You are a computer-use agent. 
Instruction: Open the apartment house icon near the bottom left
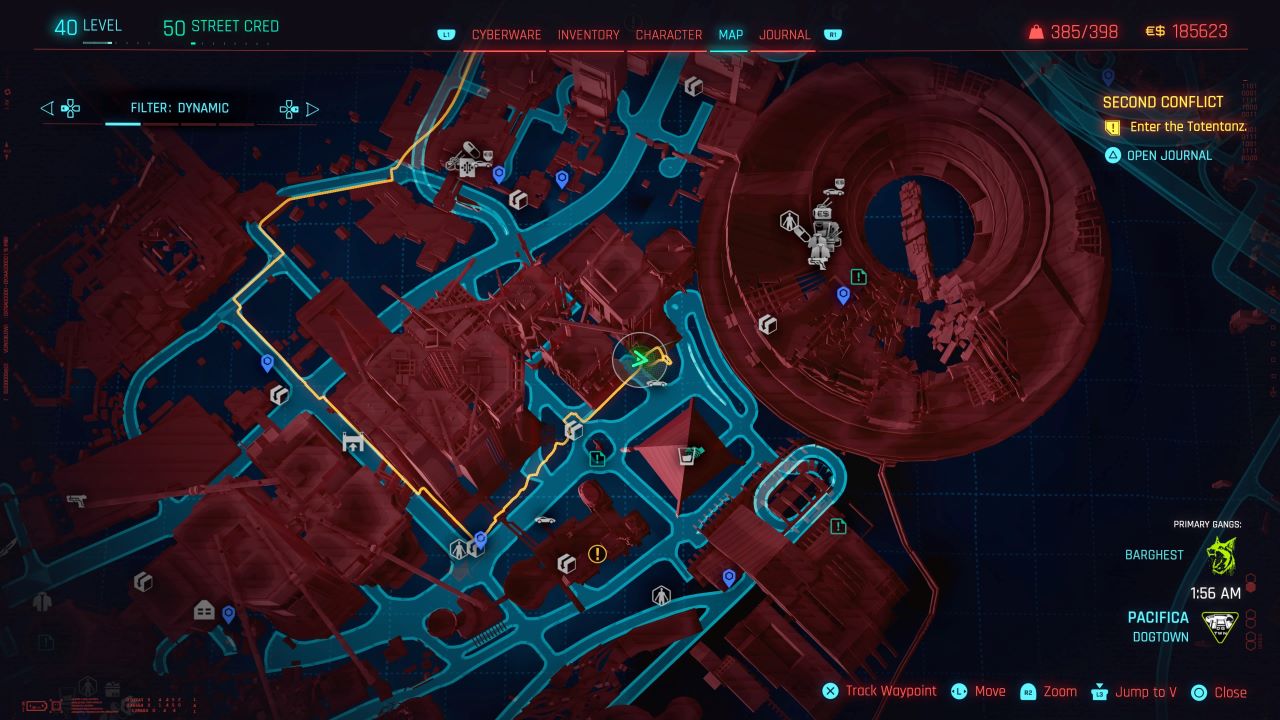203,609
